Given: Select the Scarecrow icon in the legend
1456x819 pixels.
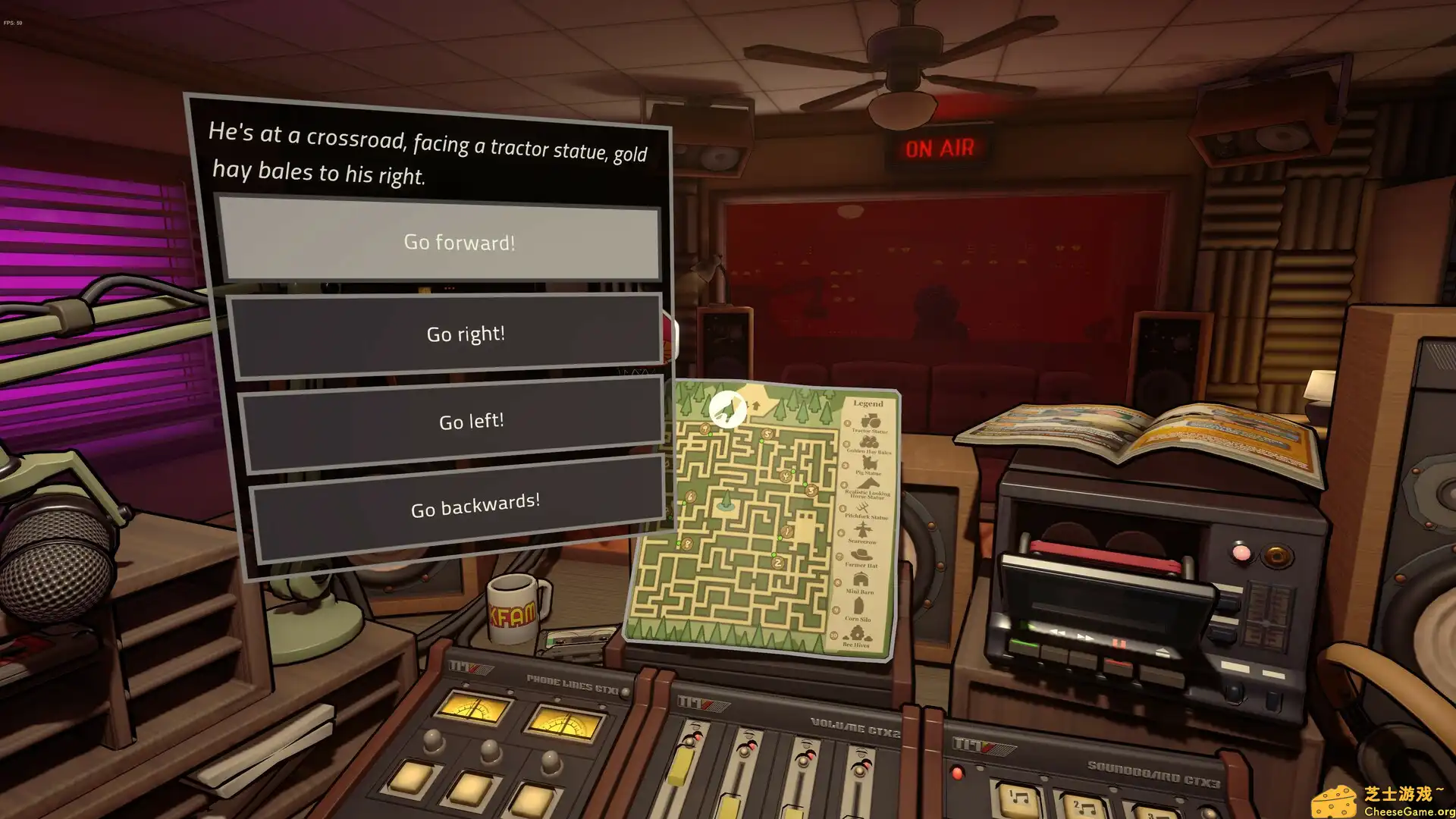Looking at the screenshot, I should click(x=863, y=529).
